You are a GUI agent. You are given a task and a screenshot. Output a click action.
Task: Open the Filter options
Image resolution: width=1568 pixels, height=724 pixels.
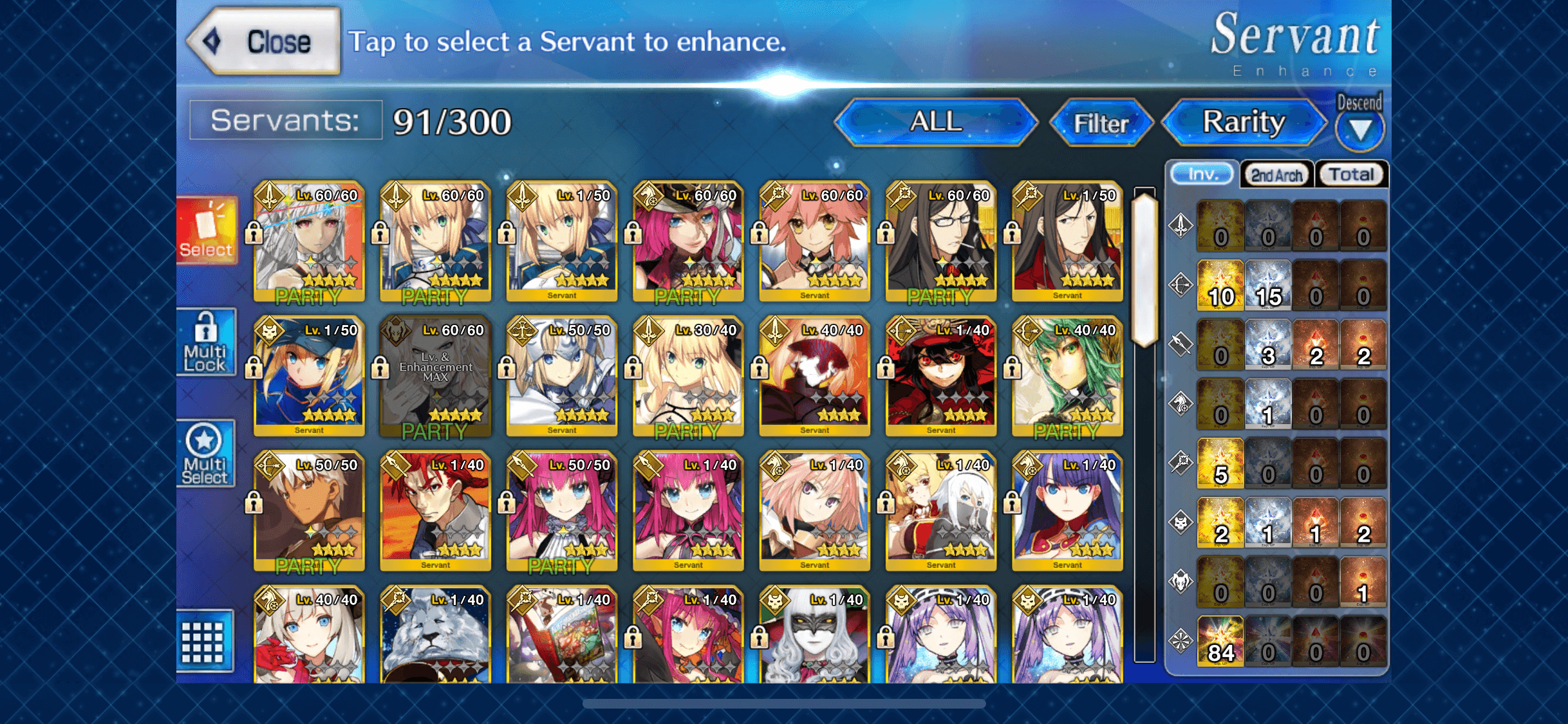tap(1100, 123)
